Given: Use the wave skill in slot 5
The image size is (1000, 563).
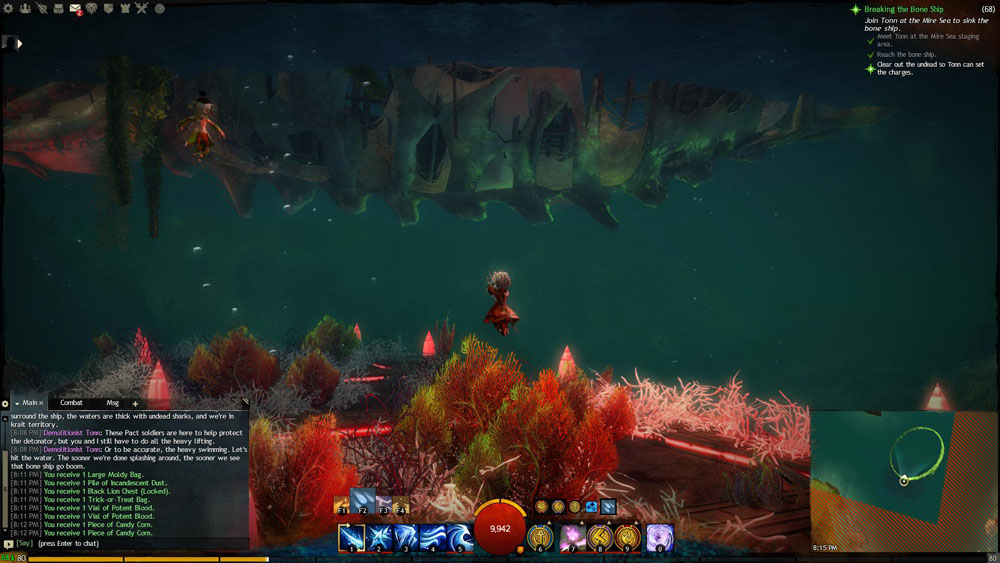Looking at the screenshot, I should click(459, 537).
